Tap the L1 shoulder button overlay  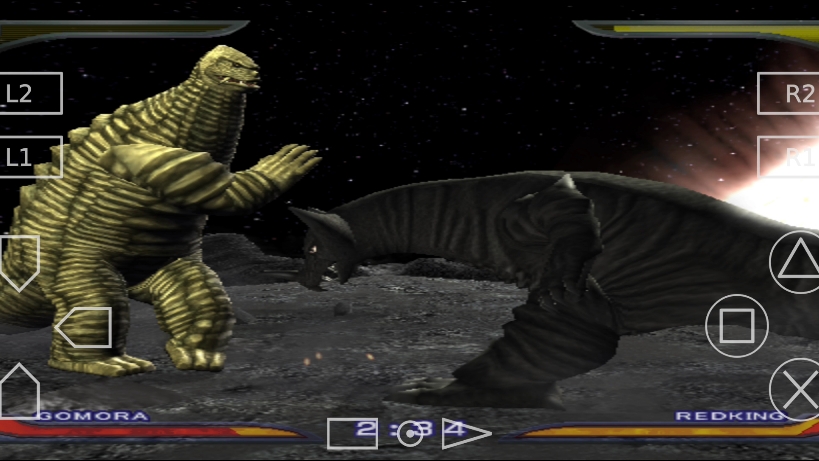(30, 157)
